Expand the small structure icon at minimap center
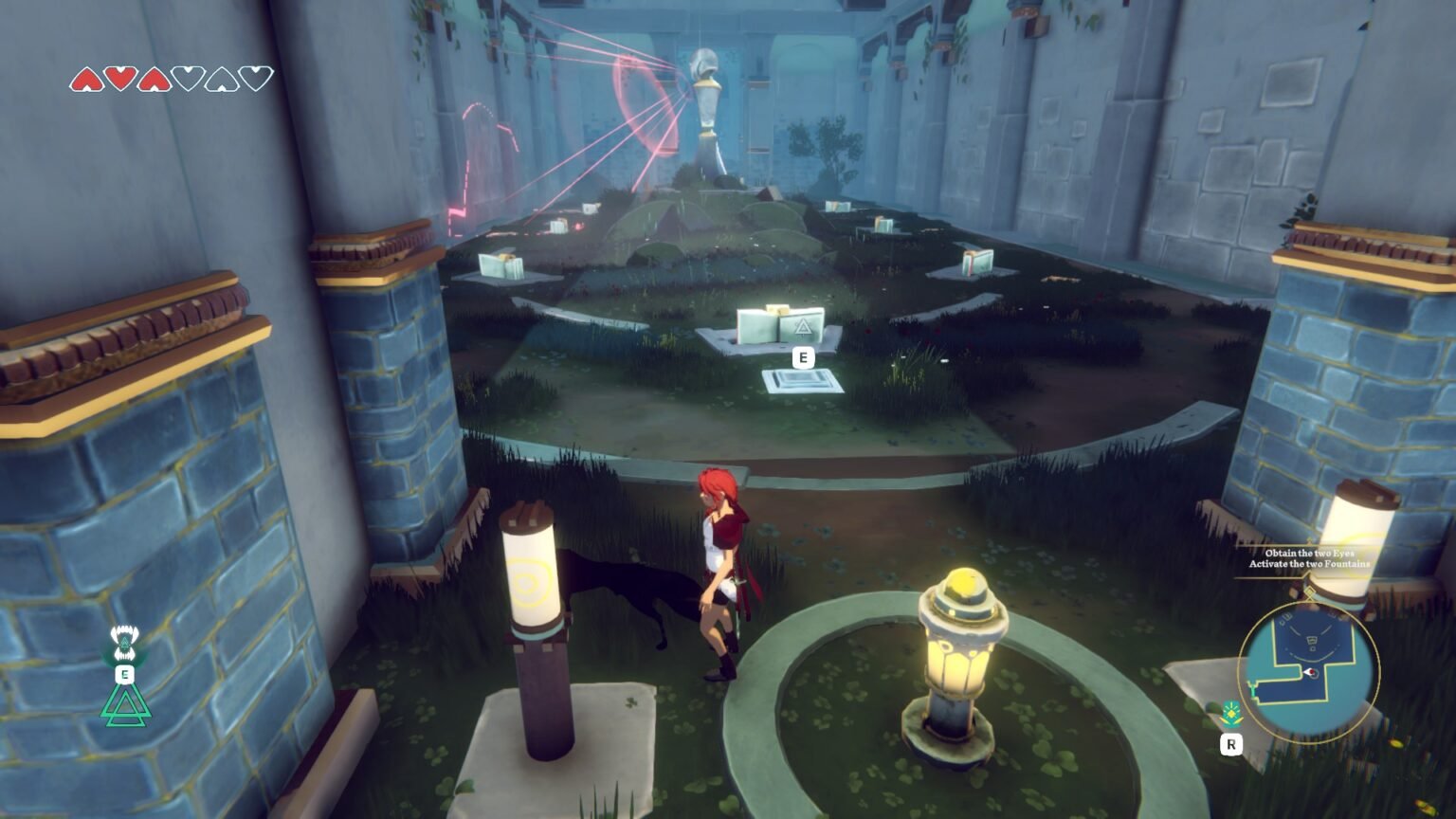The height and width of the screenshot is (819, 1456). coord(1312,640)
